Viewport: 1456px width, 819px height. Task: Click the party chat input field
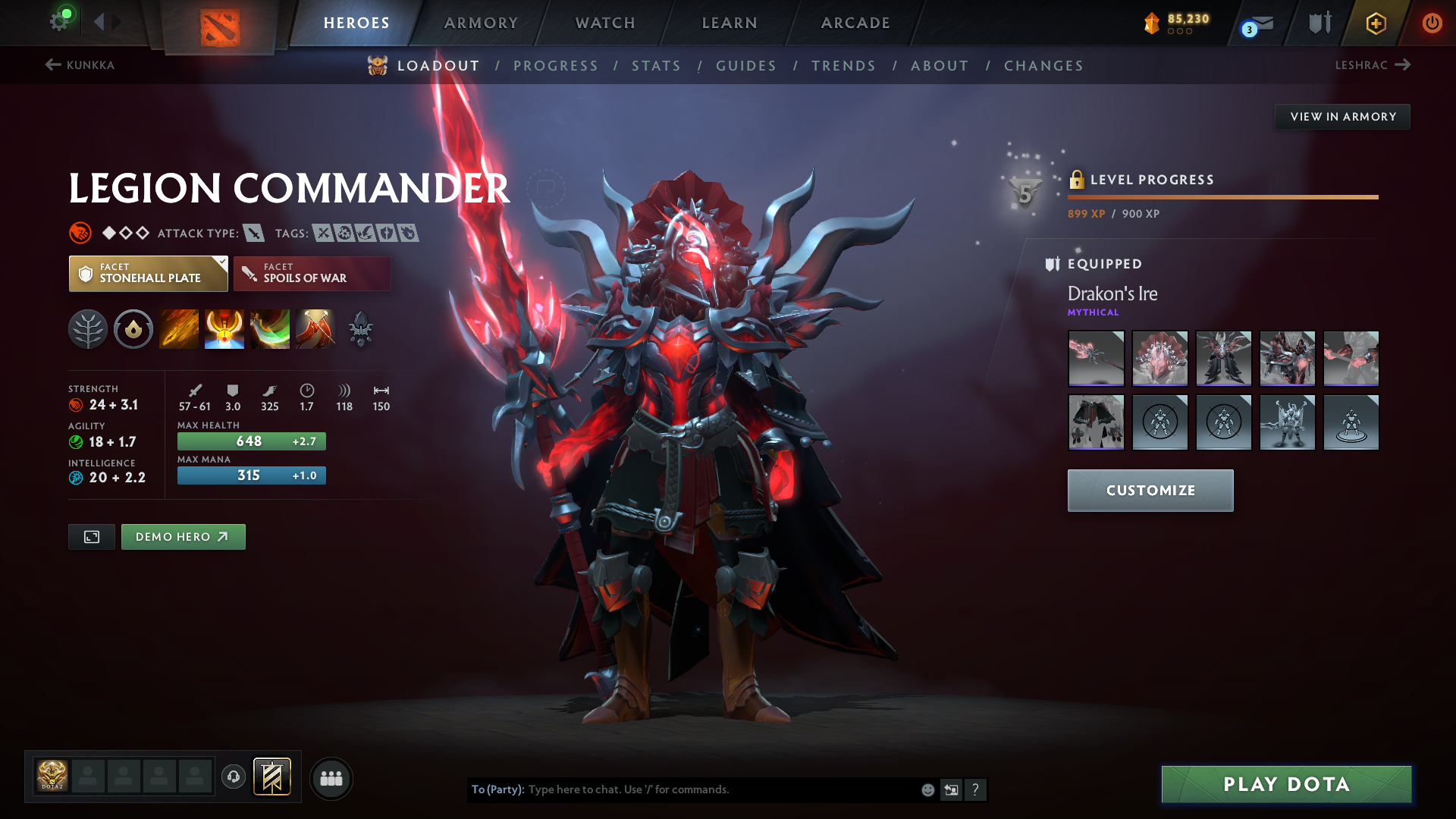[720, 789]
